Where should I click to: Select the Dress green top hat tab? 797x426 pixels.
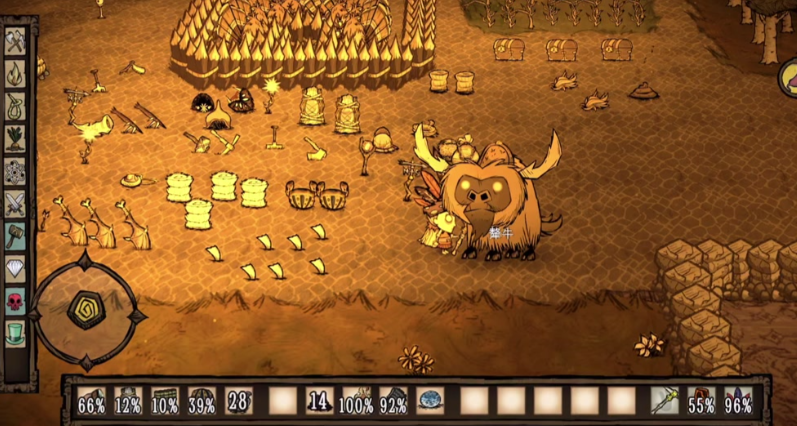point(16,333)
